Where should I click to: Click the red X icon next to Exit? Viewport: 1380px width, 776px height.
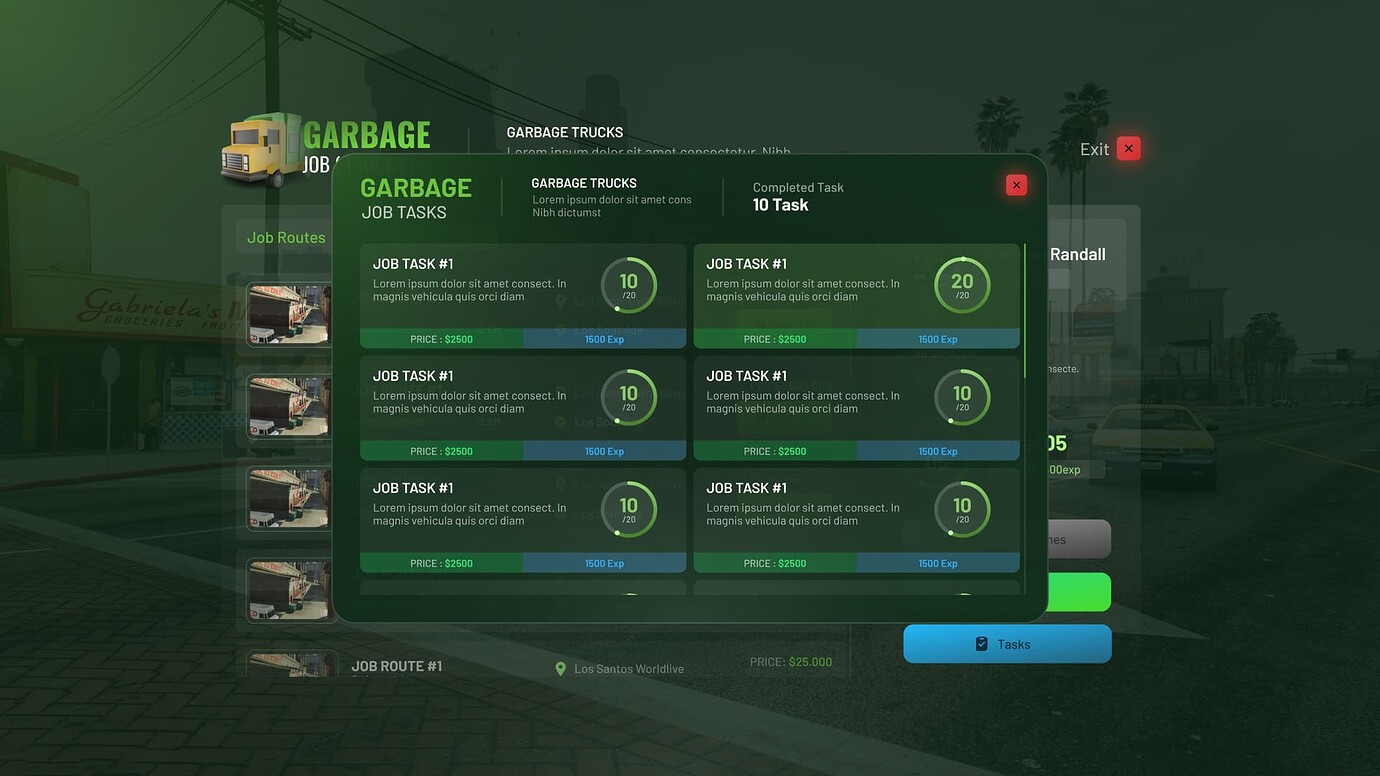1128,147
